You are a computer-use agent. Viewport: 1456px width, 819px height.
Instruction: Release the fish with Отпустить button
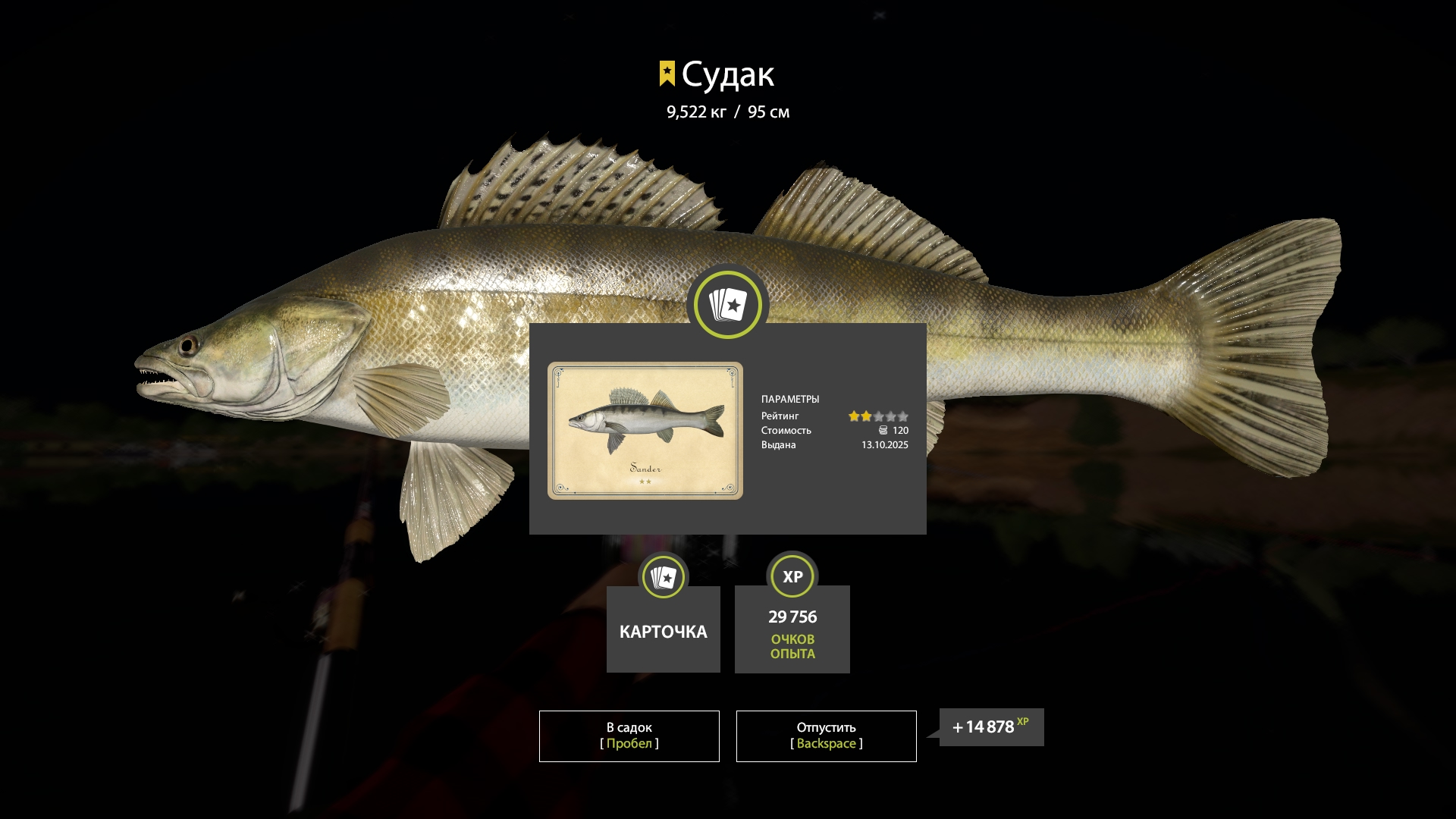826,736
